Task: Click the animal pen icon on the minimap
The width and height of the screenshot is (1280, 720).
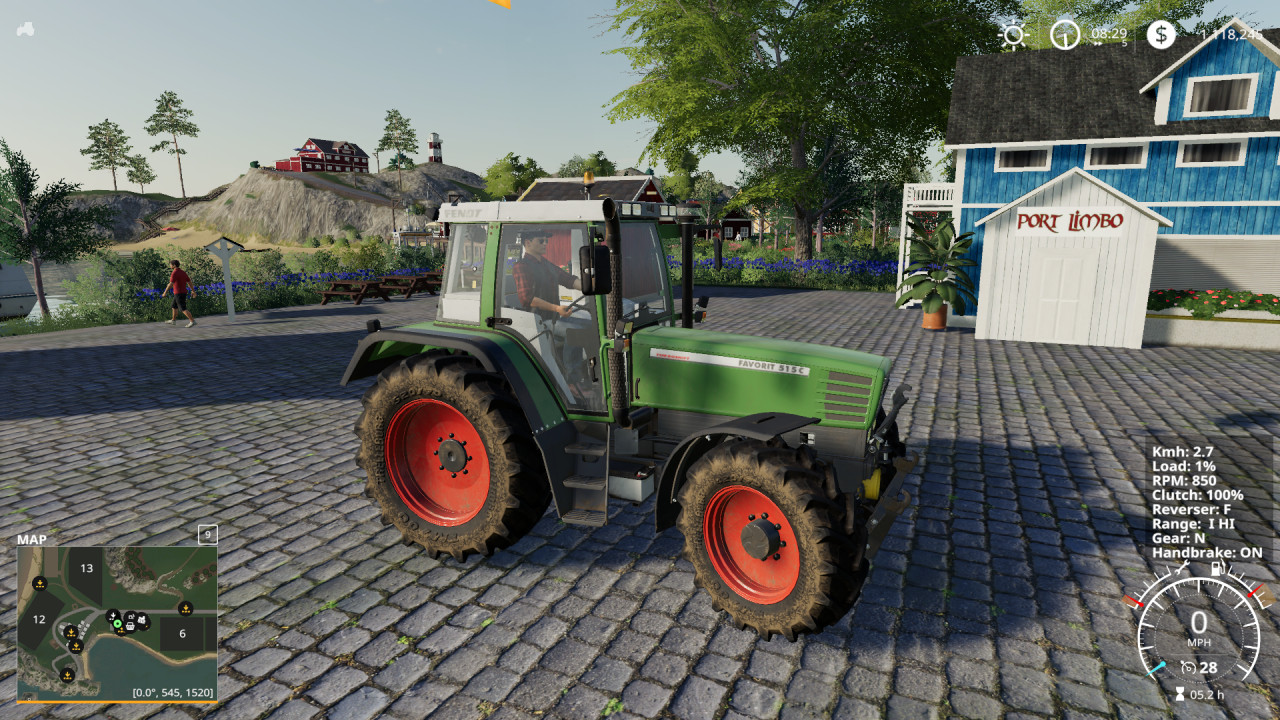Action: pyautogui.click(x=141, y=620)
